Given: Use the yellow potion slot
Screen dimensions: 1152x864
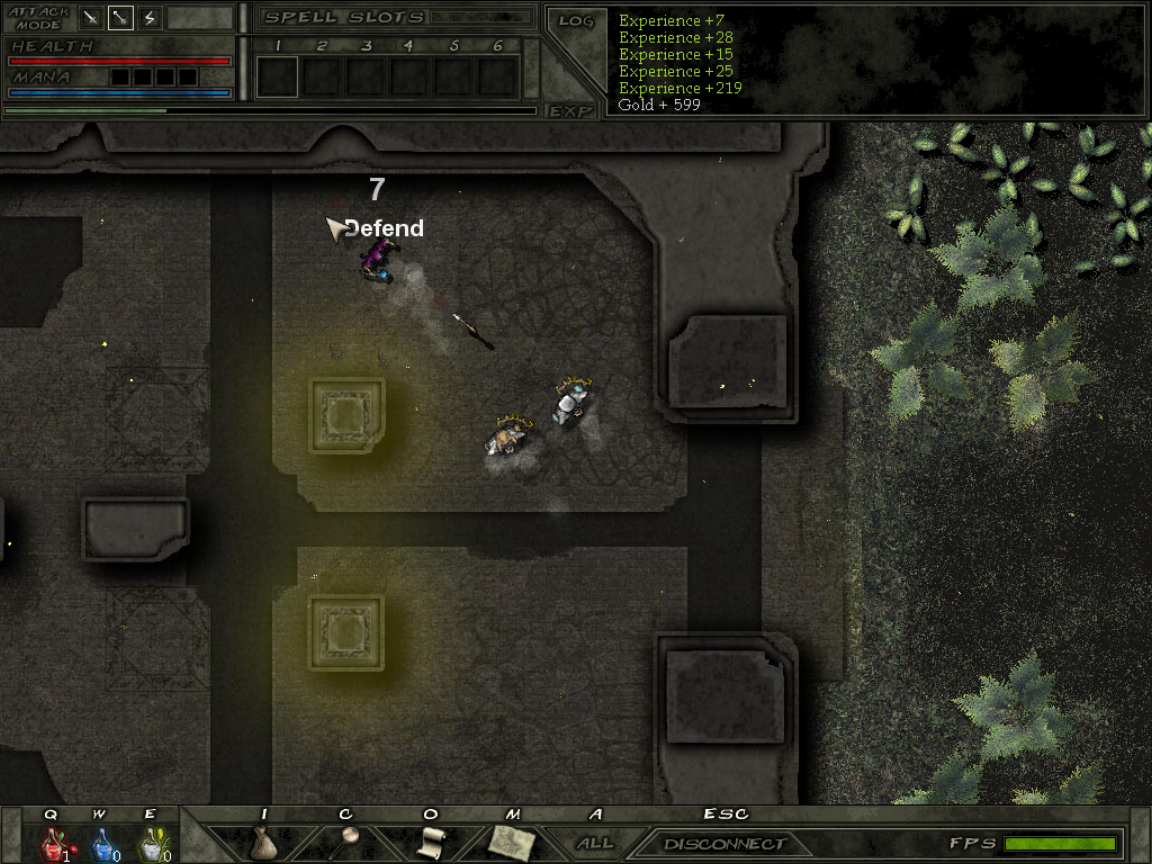Looking at the screenshot, I should (x=151, y=845).
